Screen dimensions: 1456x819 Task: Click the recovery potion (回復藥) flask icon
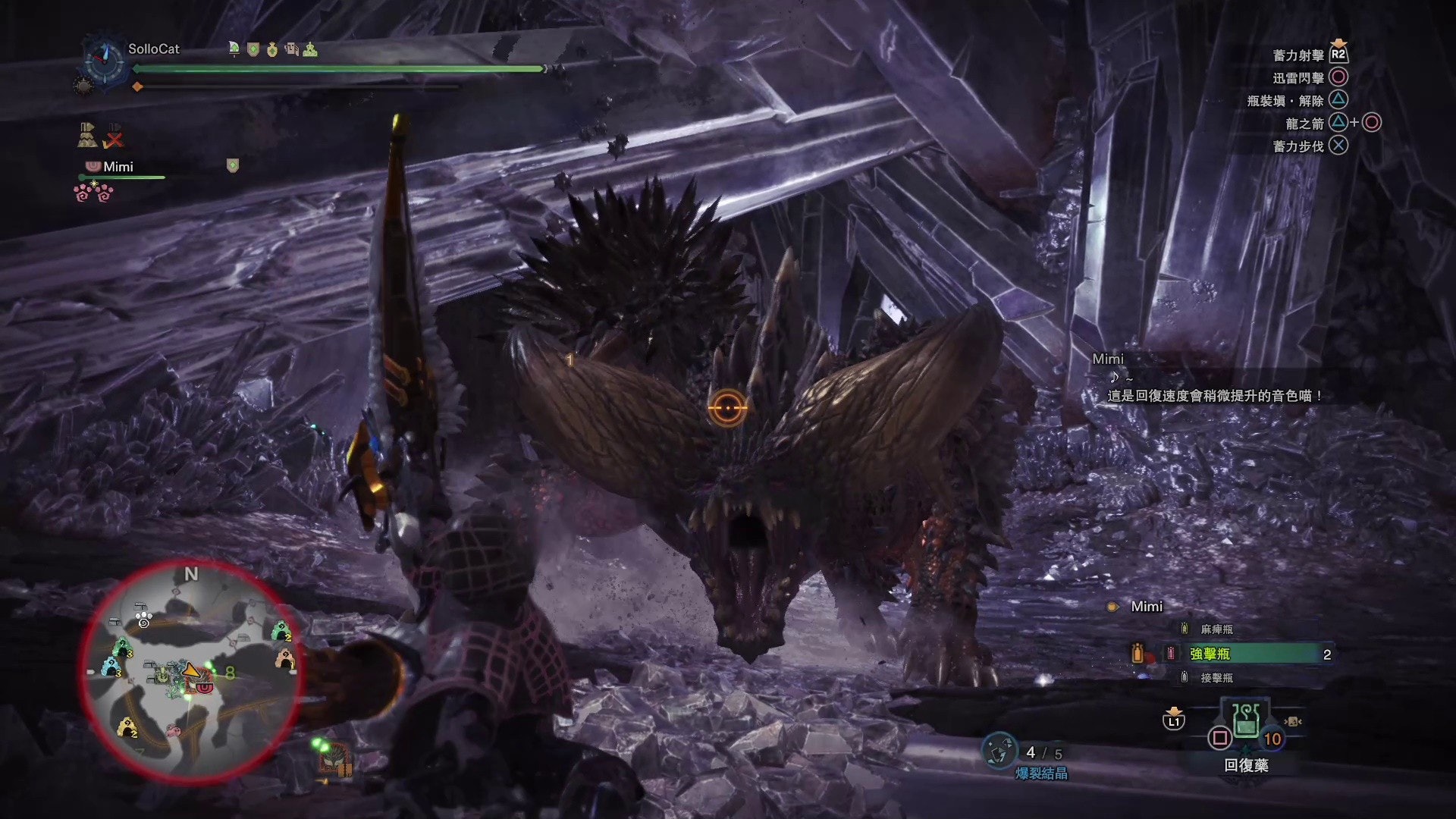pyautogui.click(x=1245, y=722)
